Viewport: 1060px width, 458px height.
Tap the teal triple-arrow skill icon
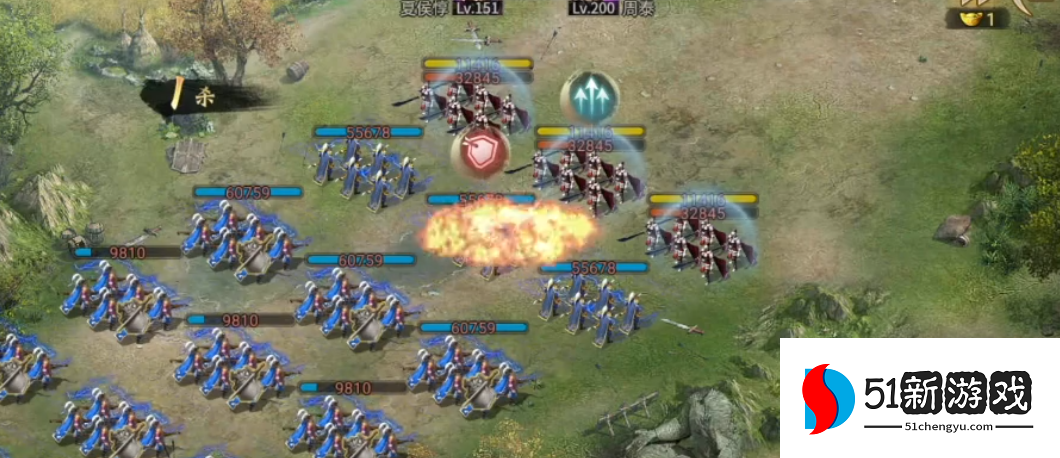(x=589, y=97)
